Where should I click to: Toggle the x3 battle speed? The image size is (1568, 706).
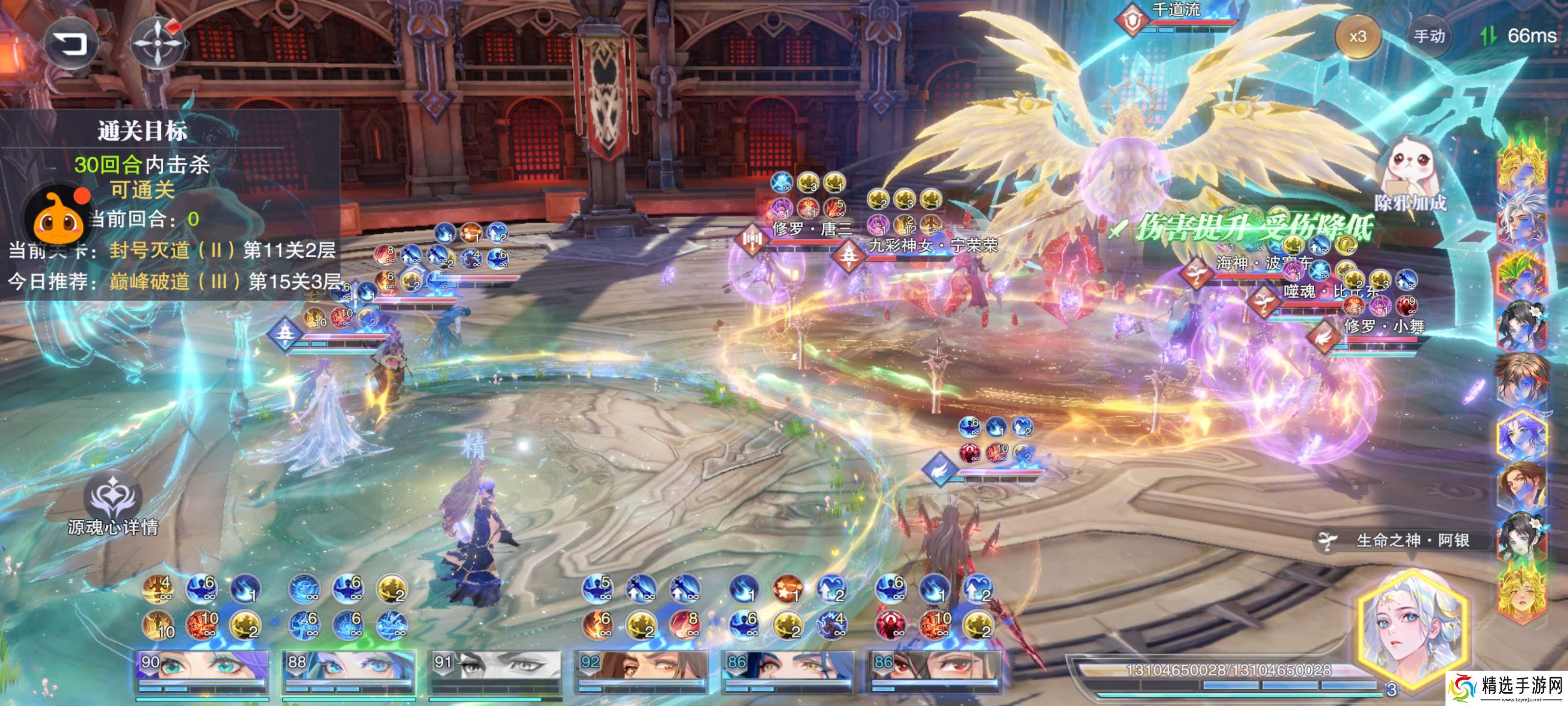click(x=1357, y=37)
